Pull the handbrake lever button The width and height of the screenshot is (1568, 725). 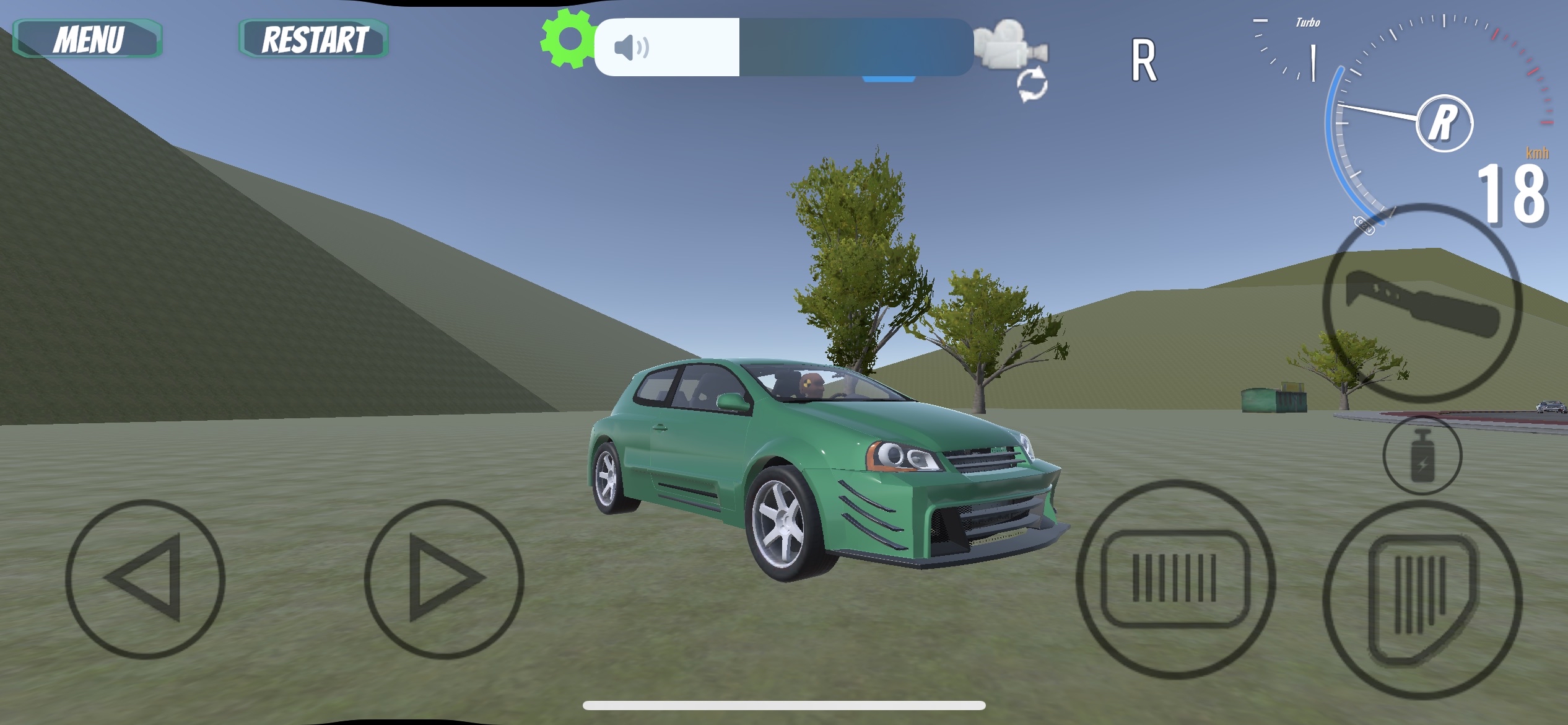(x=1422, y=302)
